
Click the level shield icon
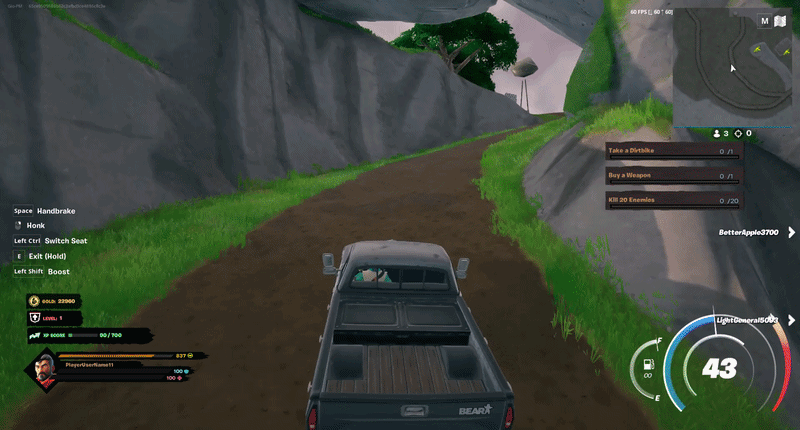[33, 317]
